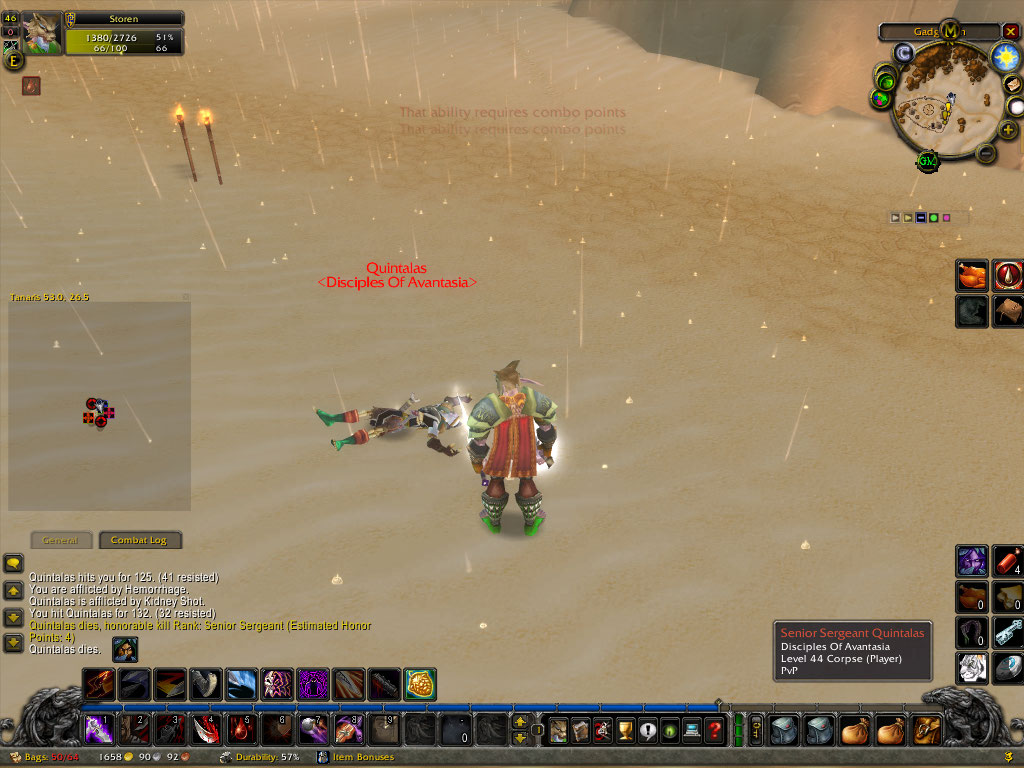Image resolution: width=1024 pixels, height=768 pixels.
Task: Click the Storen player portrait
Action: (x=42, y=32)
